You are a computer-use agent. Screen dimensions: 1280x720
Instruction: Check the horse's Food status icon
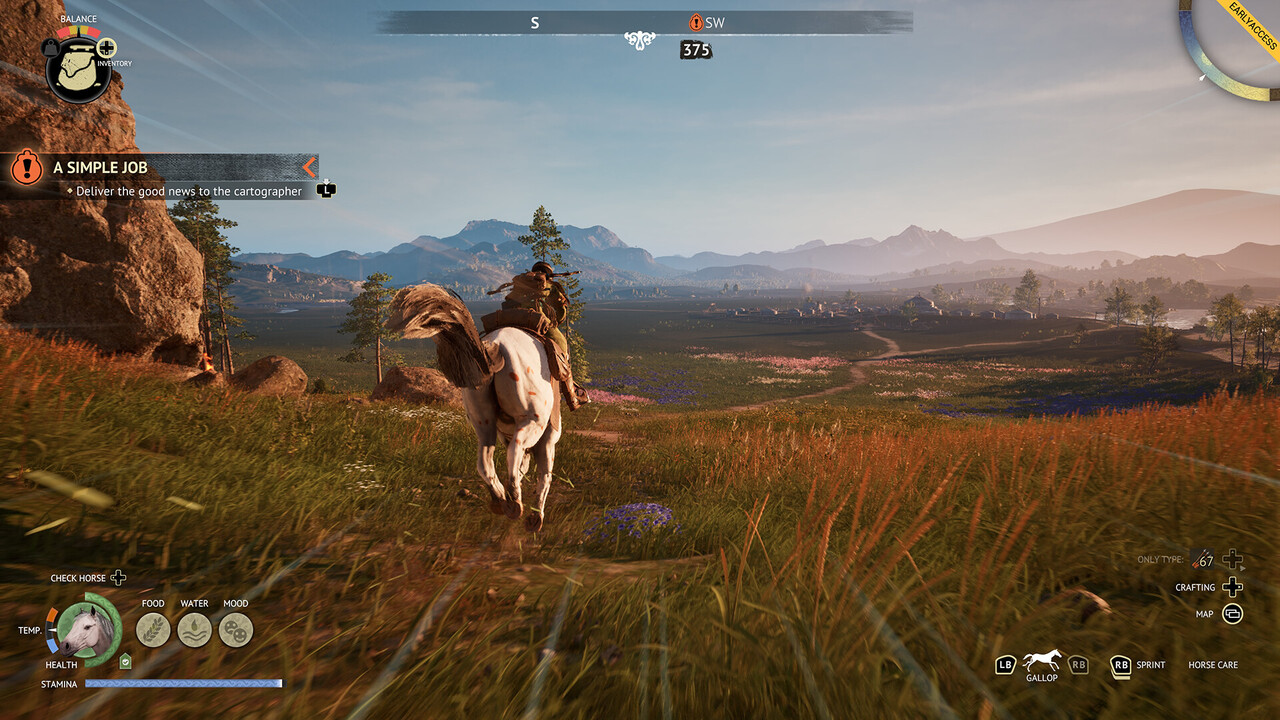pyautogui.click(x=153, y=630)
